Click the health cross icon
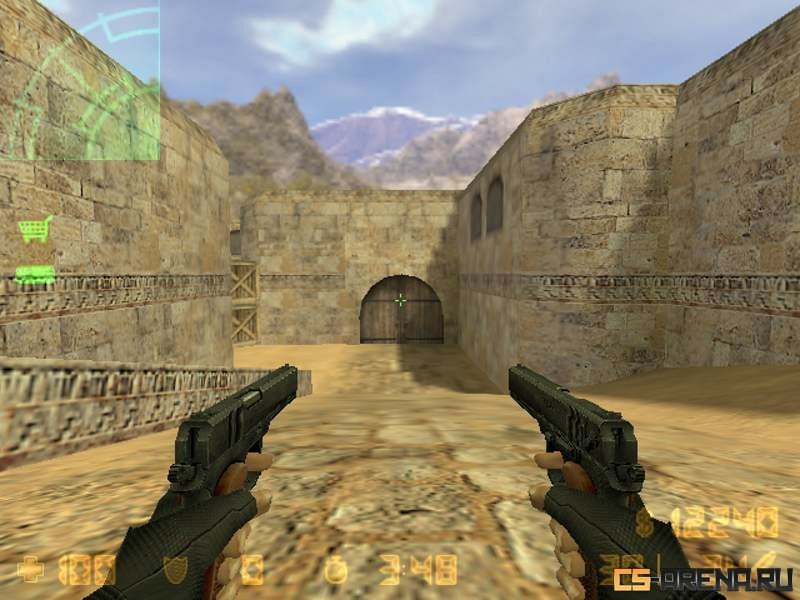Image resolution: width=800 pixels, height=600 pixels. [31, 570]
